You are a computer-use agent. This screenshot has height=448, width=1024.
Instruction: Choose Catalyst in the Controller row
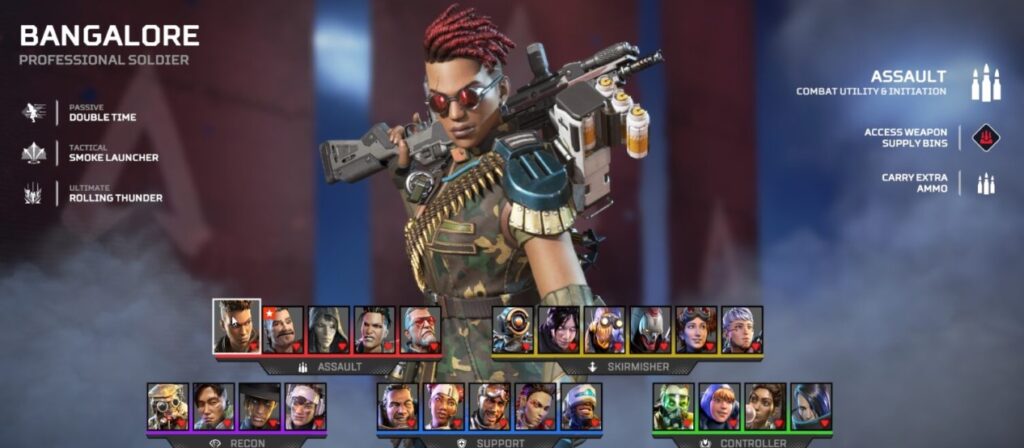coord(811,406)
